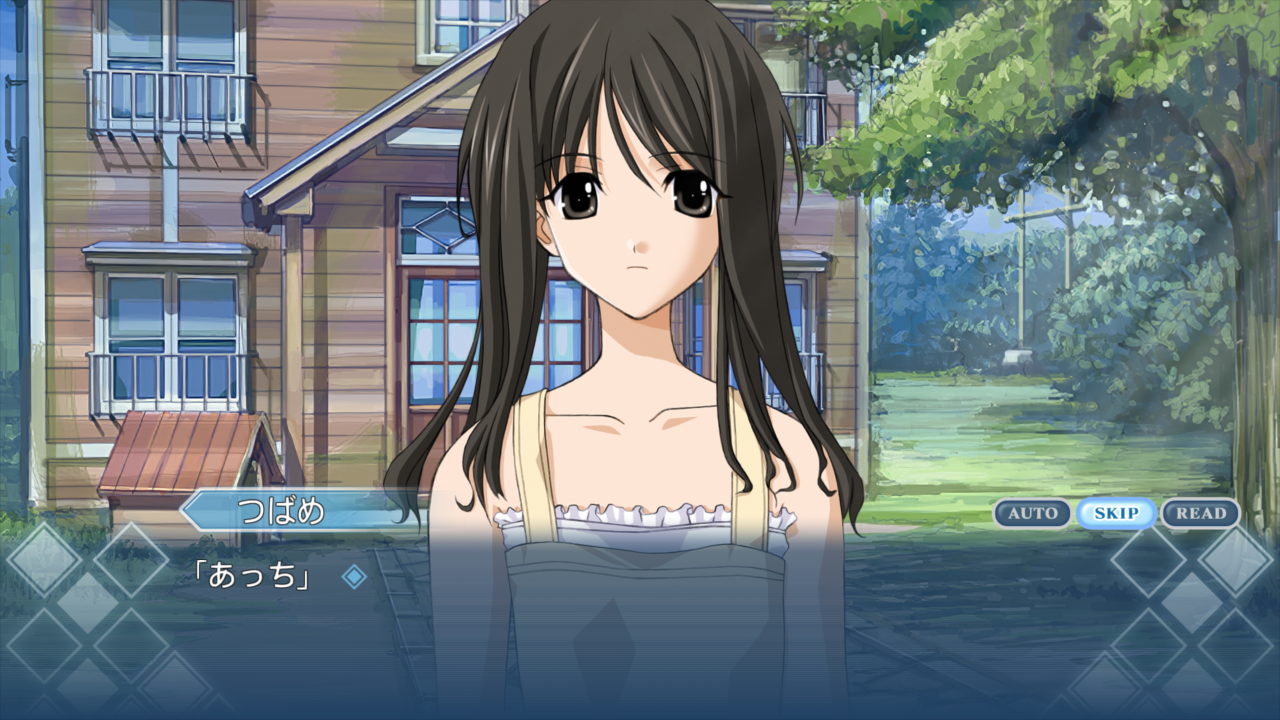Advance dialogue via the blue diamond indicator
Screen dimensions: 1280x720
coord(353,576)
